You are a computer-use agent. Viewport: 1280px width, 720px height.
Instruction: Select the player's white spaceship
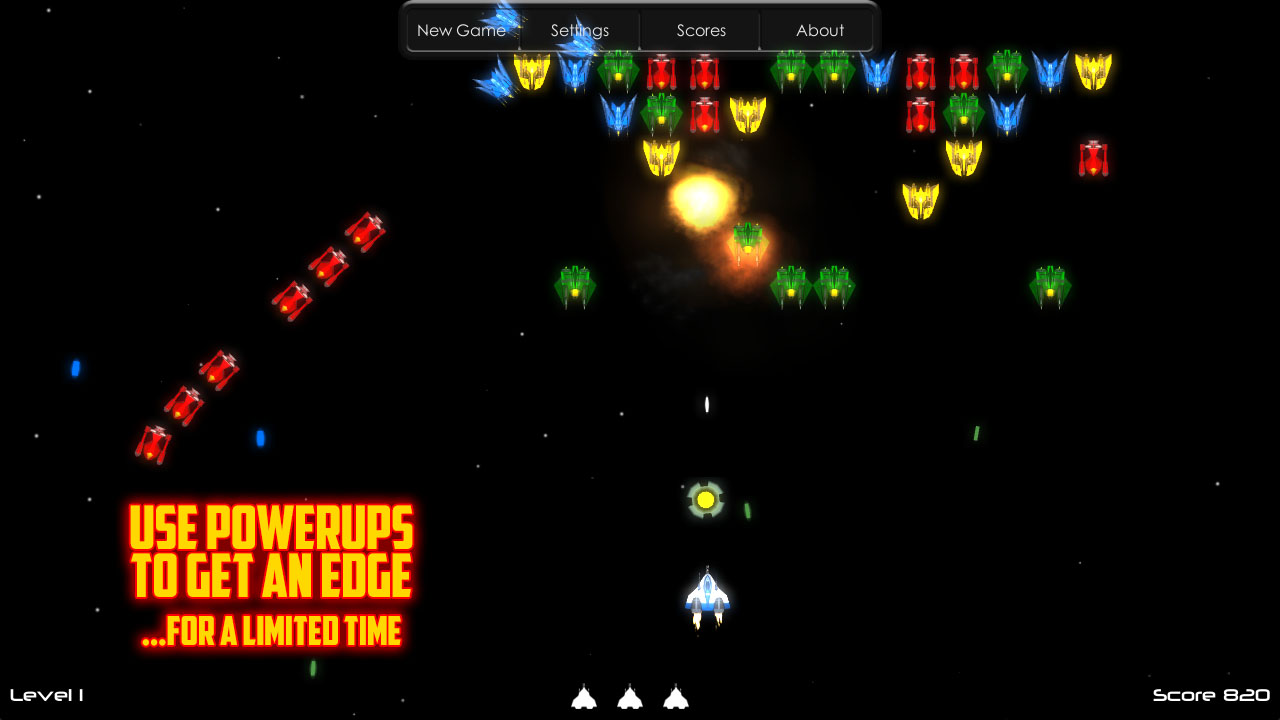pos(707,595)
